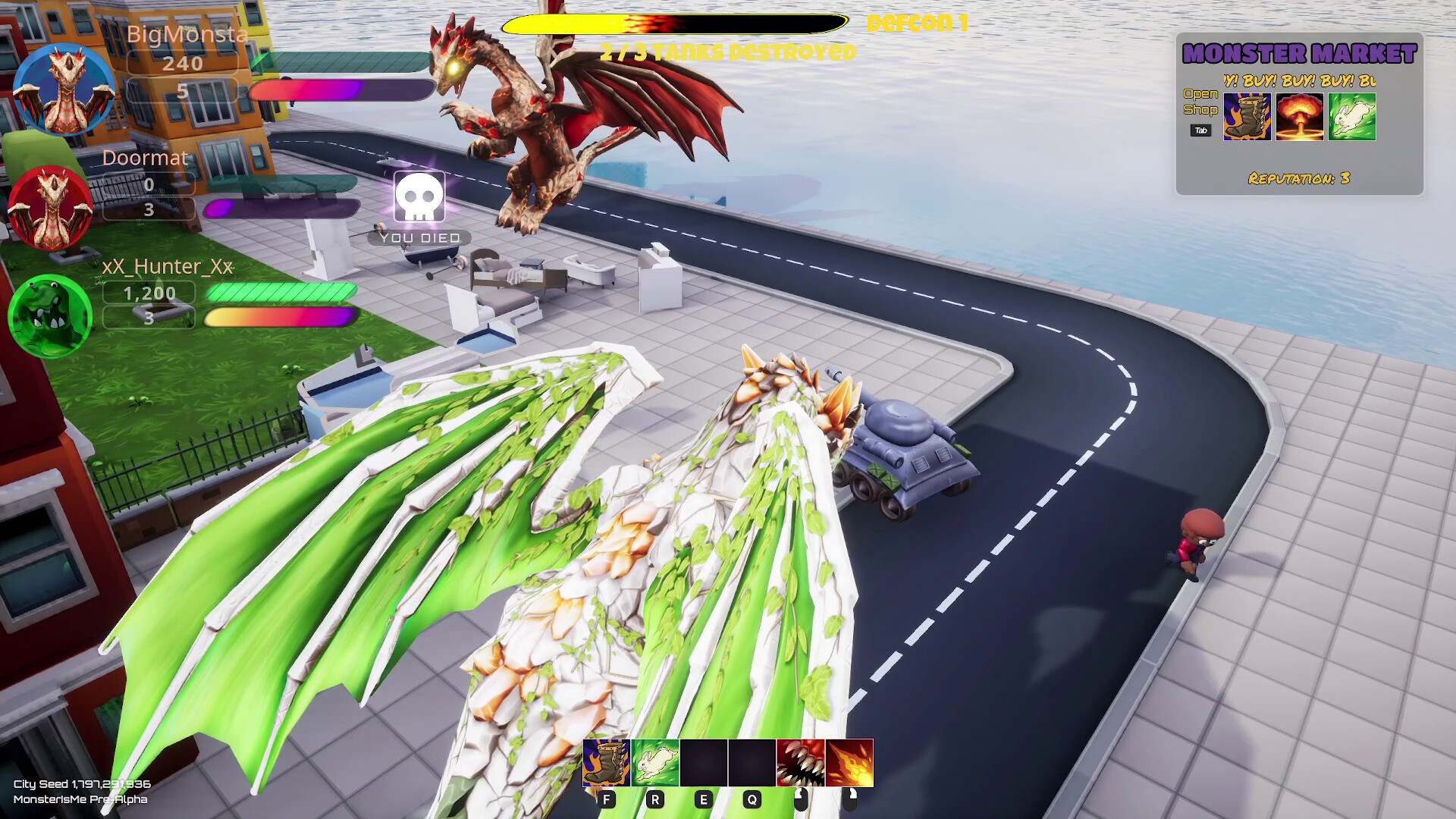1456x819 pixels.
Task: Click the MONSTER MARKET title header
Action: (x=1298, y=55)
